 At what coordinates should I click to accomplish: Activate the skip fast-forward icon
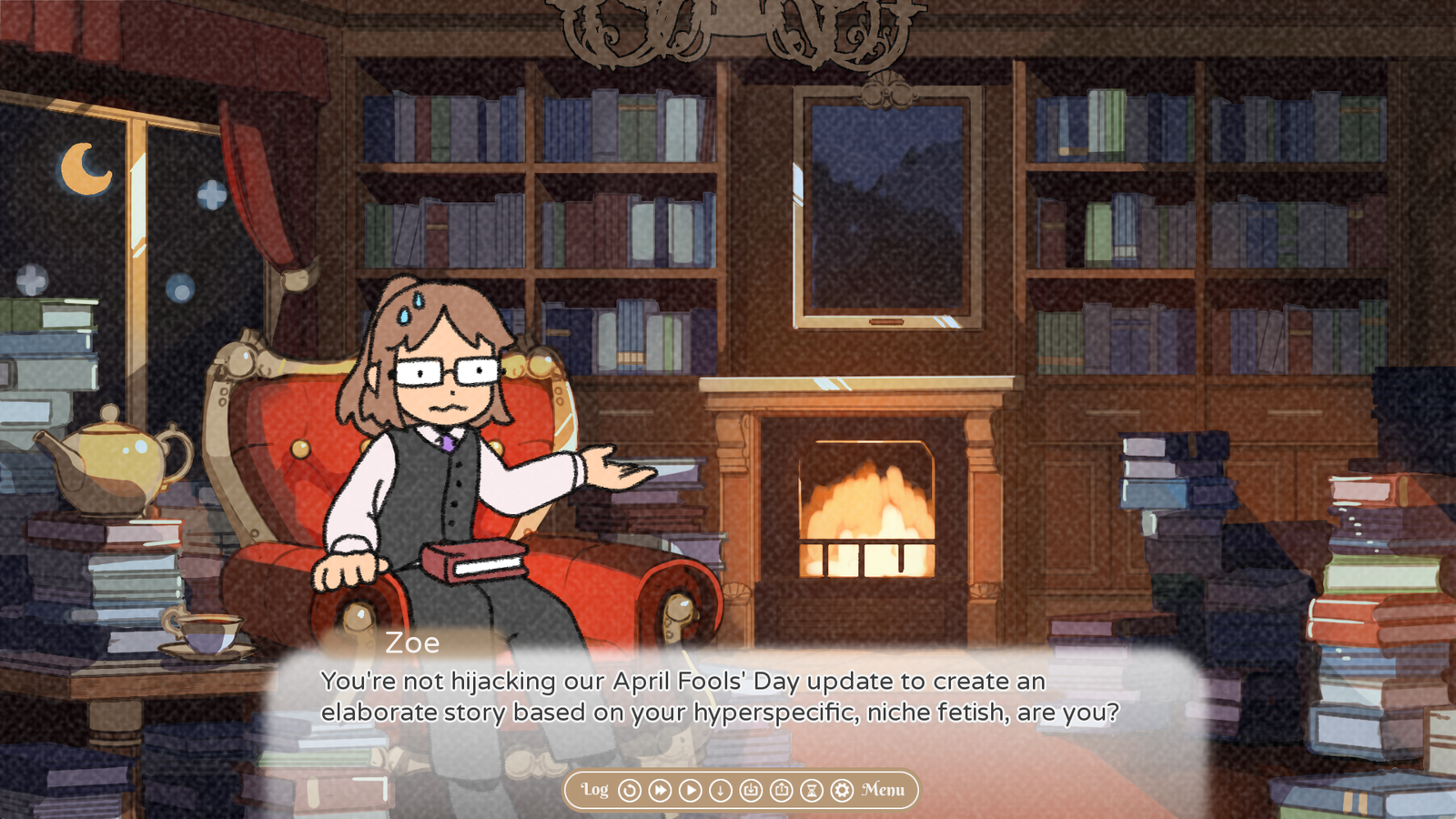click(x=661, y=791)
